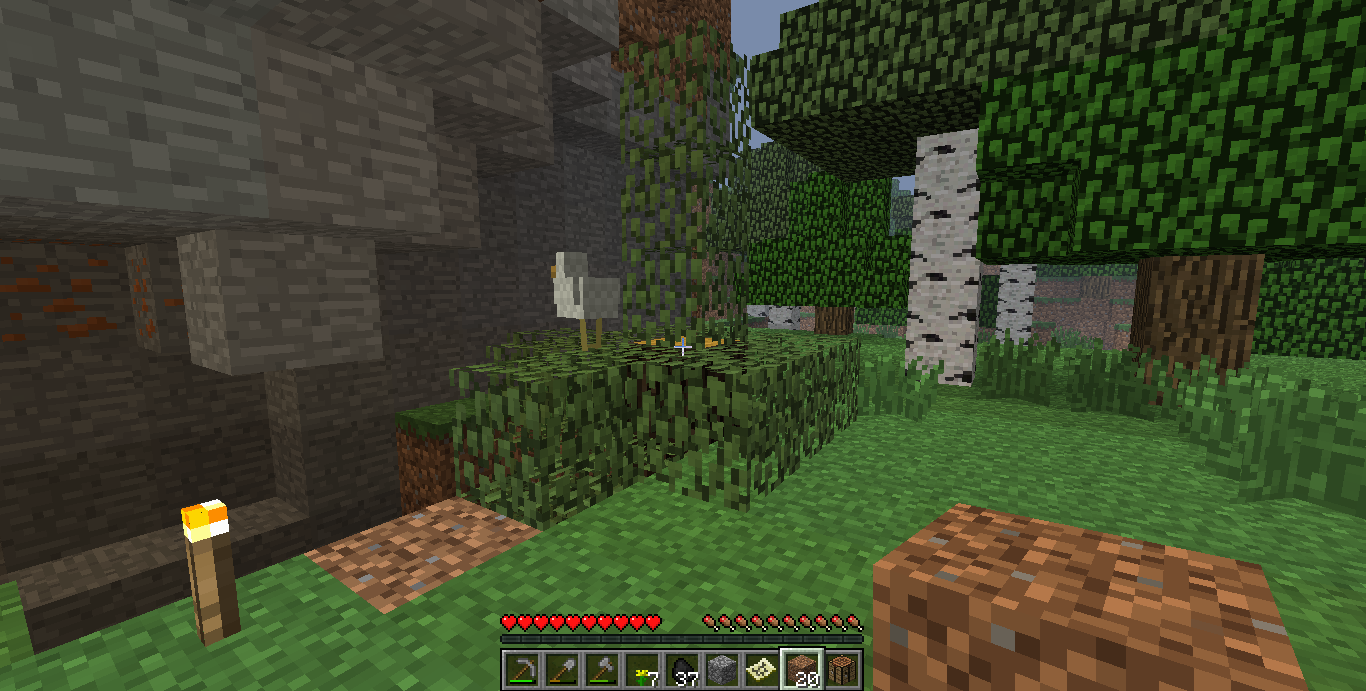This screenshot has width=1366, height=691.
Task: Click the dirt block stack slot
Action: click(801, 668)
